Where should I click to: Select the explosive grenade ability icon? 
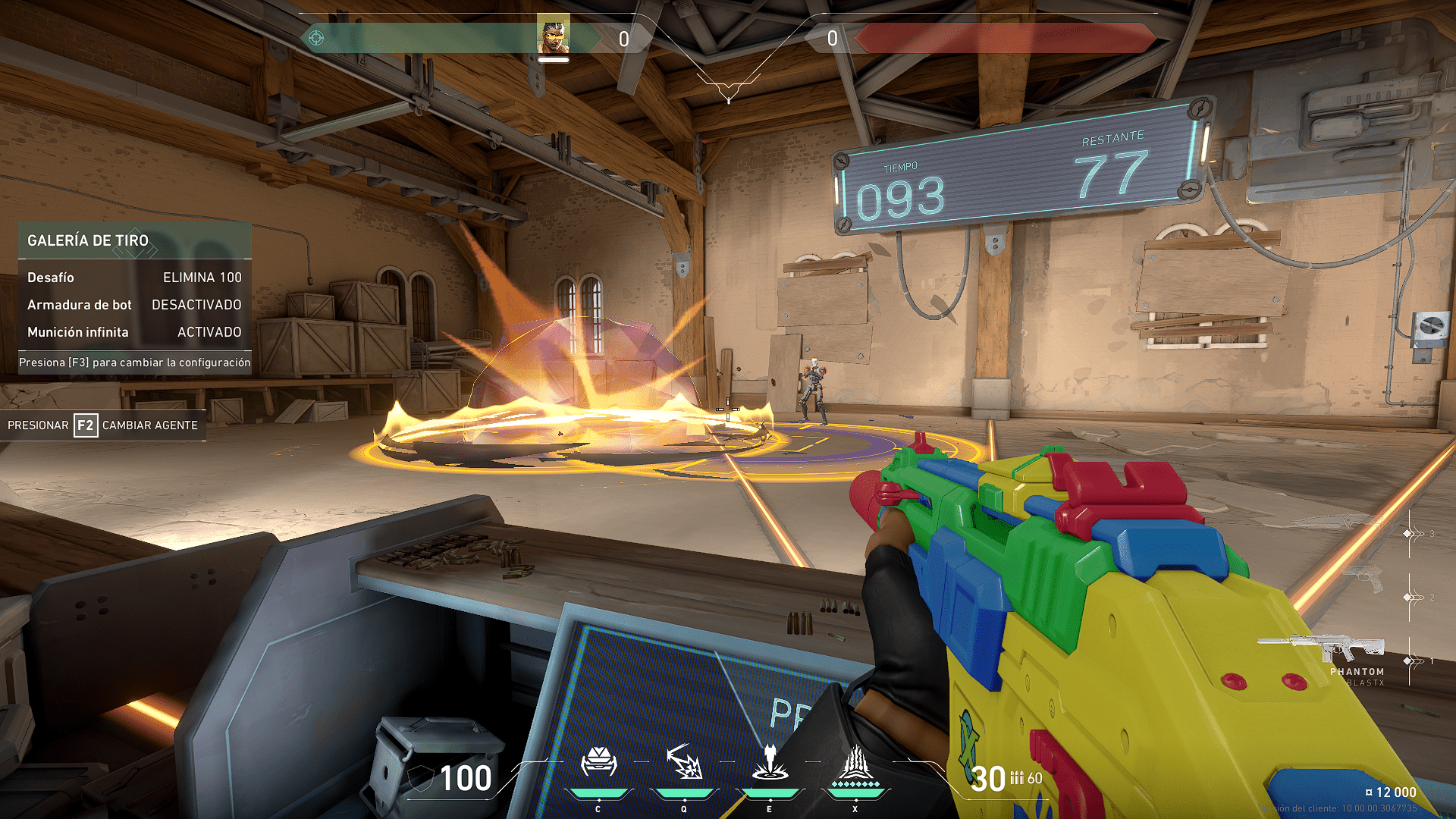pos(684,763)
